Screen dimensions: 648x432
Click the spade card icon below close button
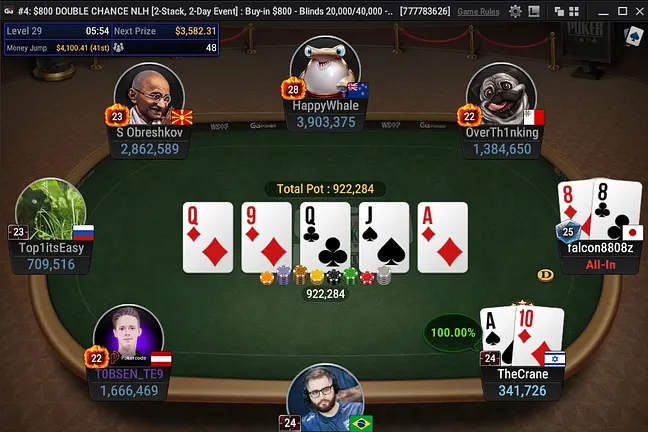[632, 37]
